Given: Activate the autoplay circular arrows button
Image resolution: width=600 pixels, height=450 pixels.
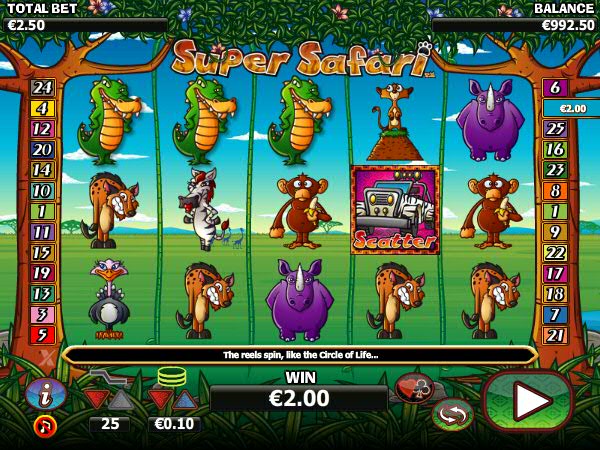Looking at the screenshot, I should [x=453, y=413].
